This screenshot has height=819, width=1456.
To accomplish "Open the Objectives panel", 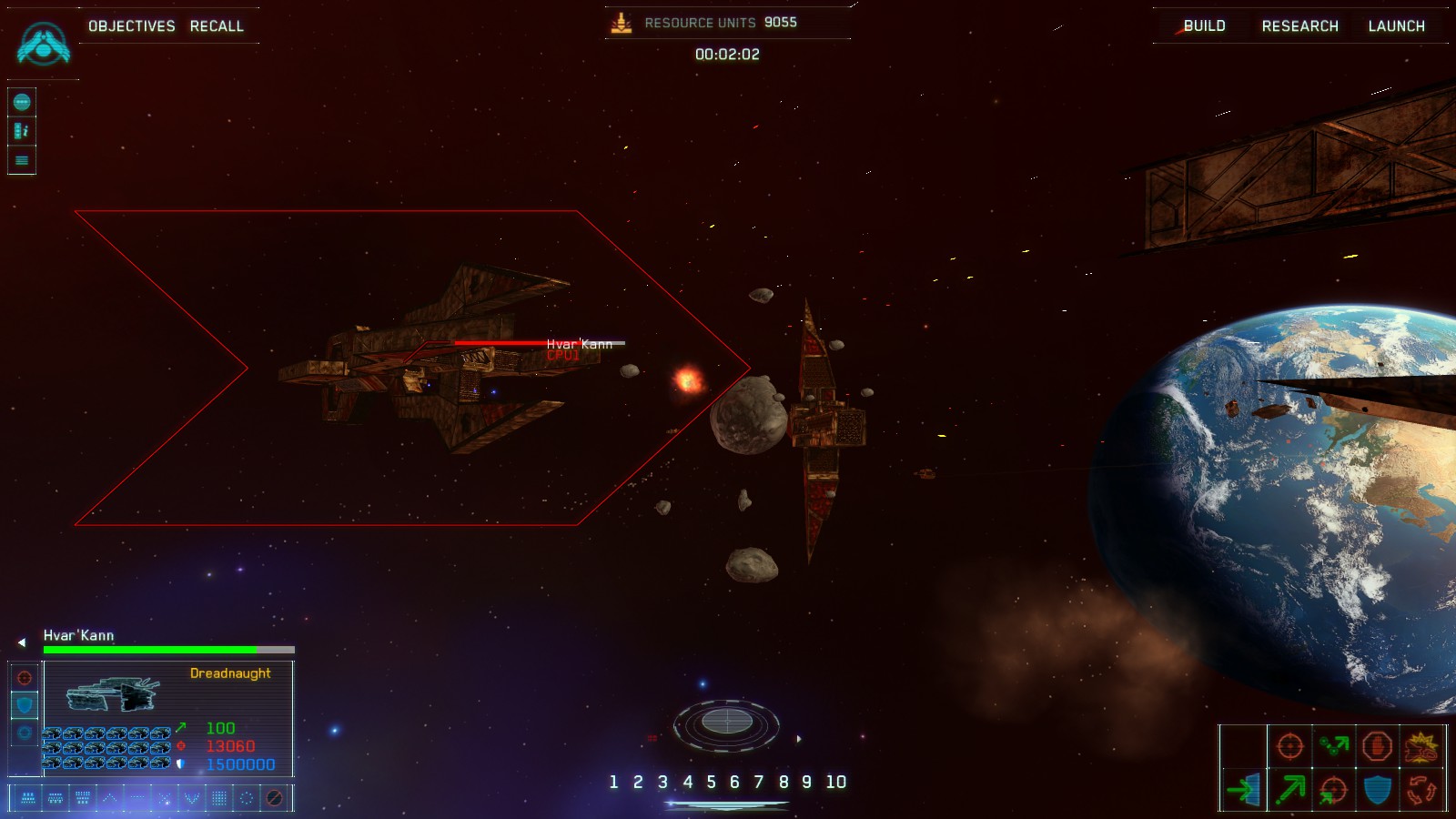I will tap(131, 26).
